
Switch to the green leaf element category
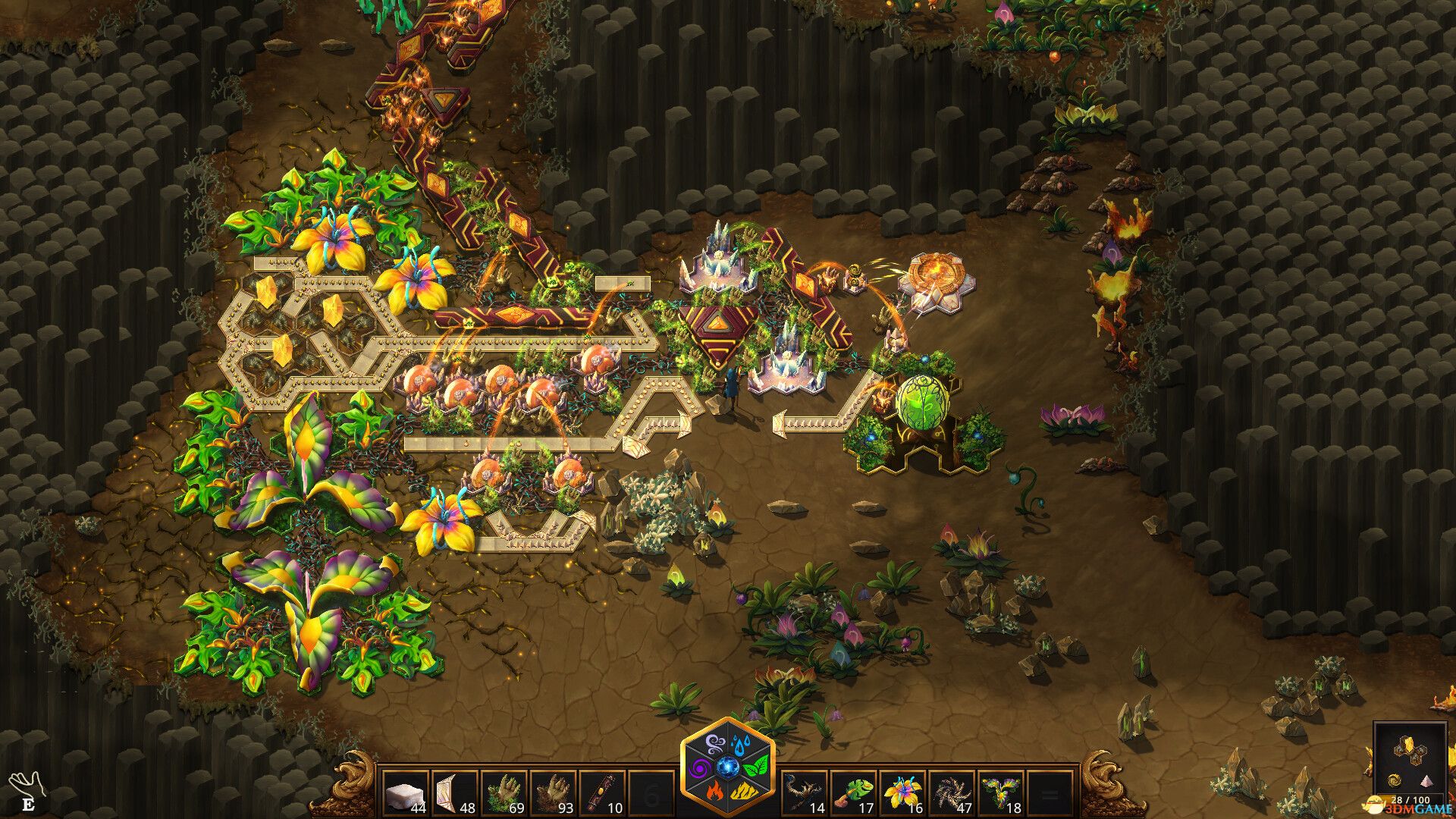tap(758, 767)
